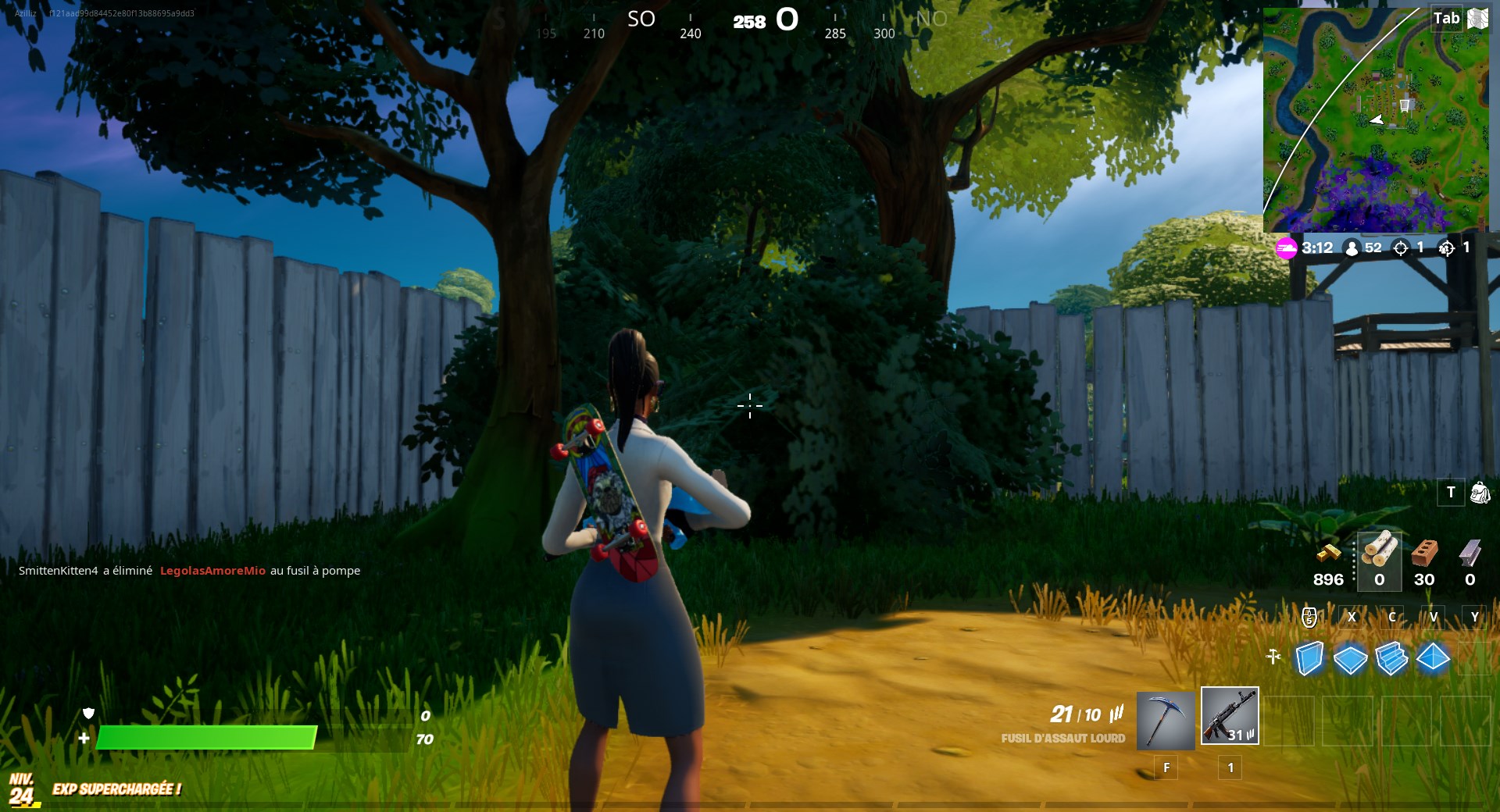Select the wall building piece

coord(1311,660)
